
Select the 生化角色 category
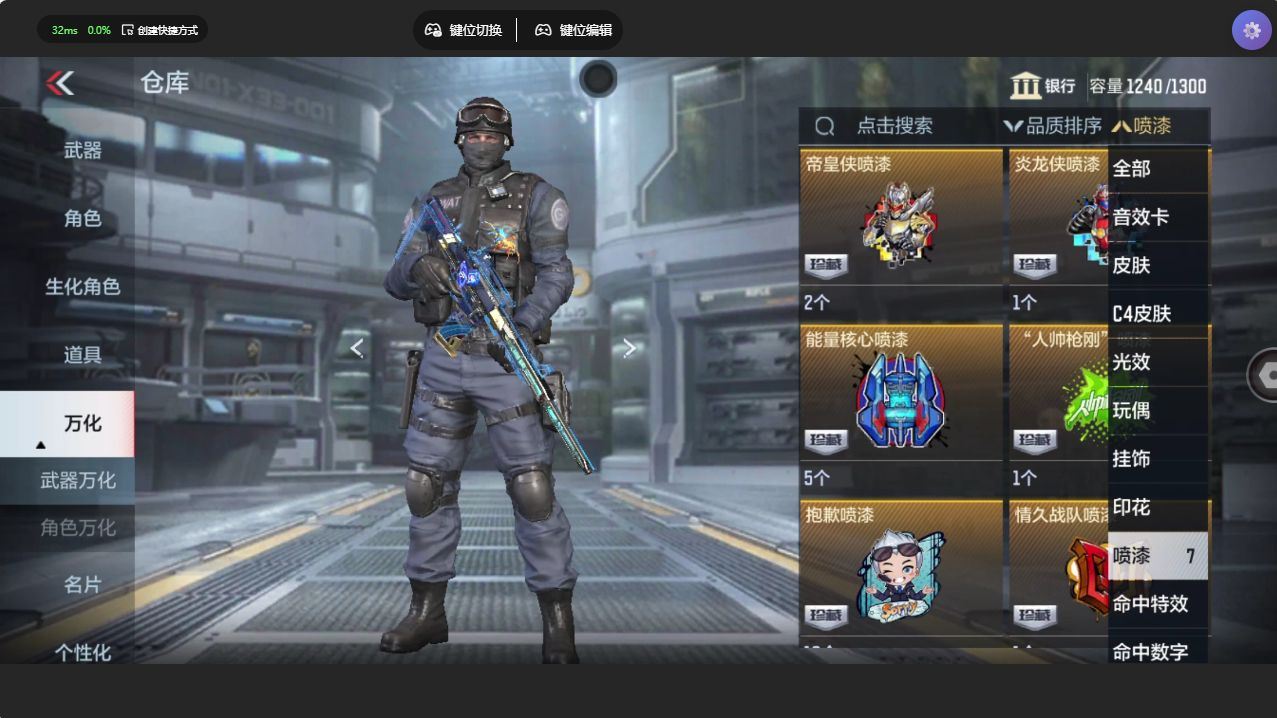[82, 287]
